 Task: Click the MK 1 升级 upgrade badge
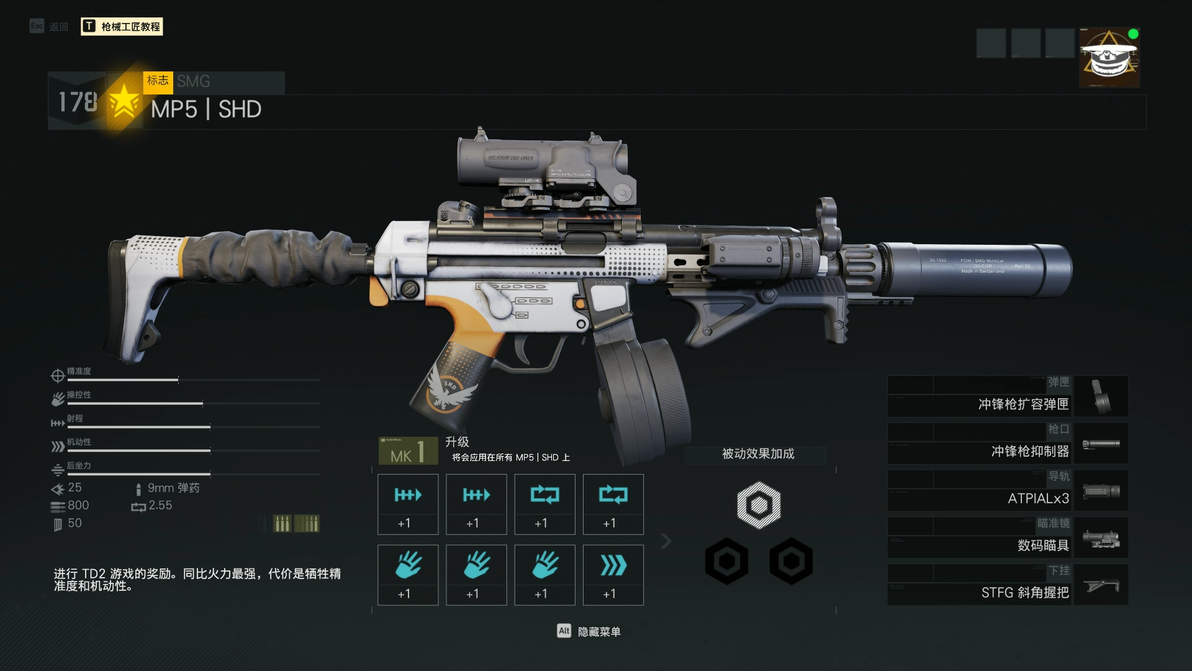(408, 451)
